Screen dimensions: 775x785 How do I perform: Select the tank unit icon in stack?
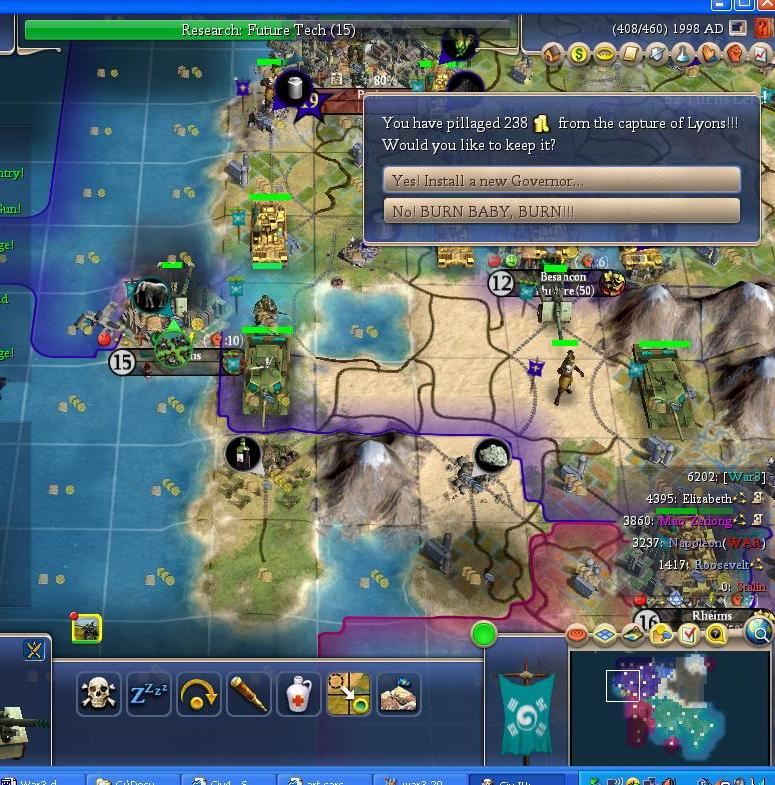86,628
